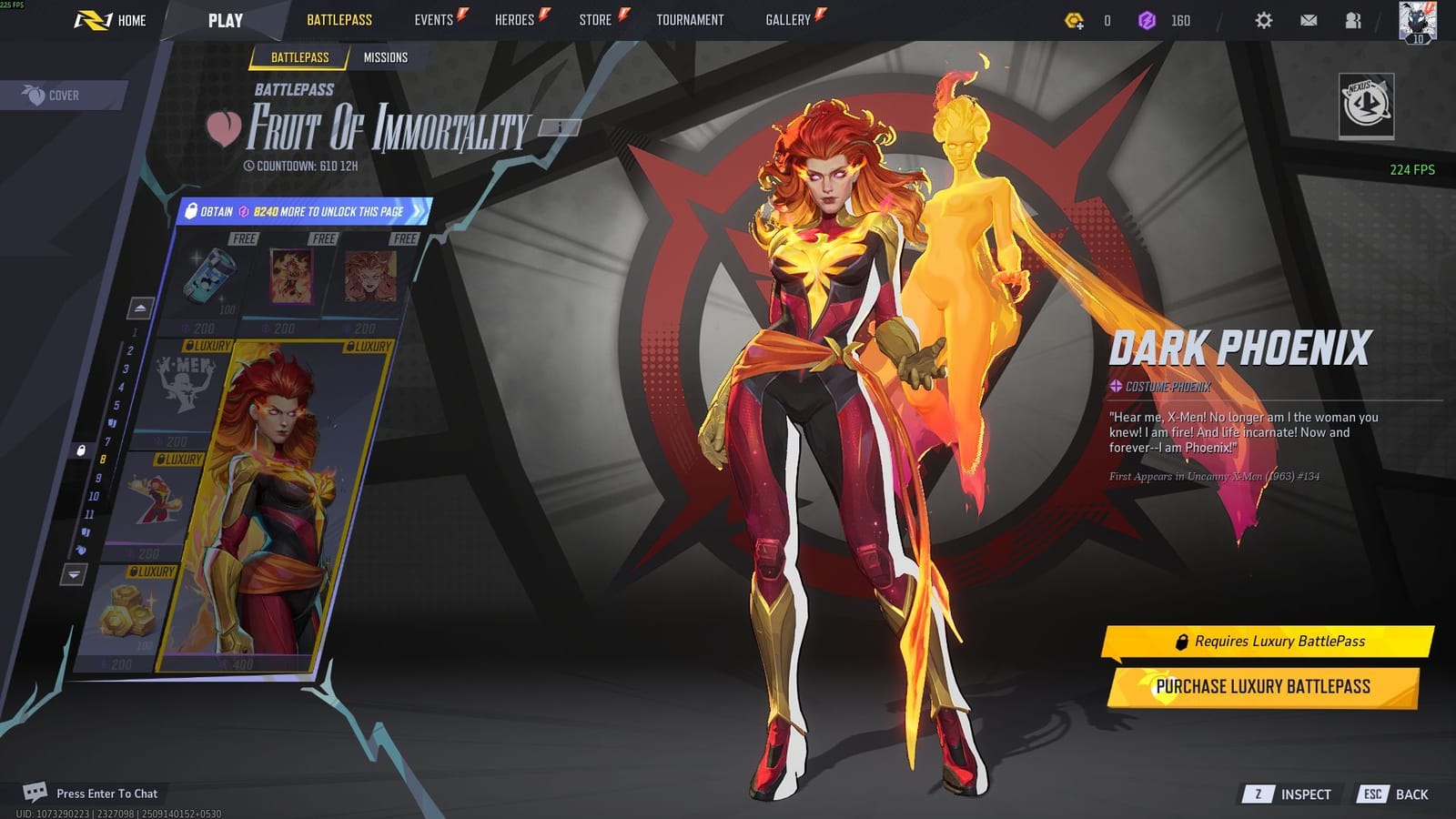Collapse pages with the up arrow button
This screenshot has width=1456, height=819.
140,307
